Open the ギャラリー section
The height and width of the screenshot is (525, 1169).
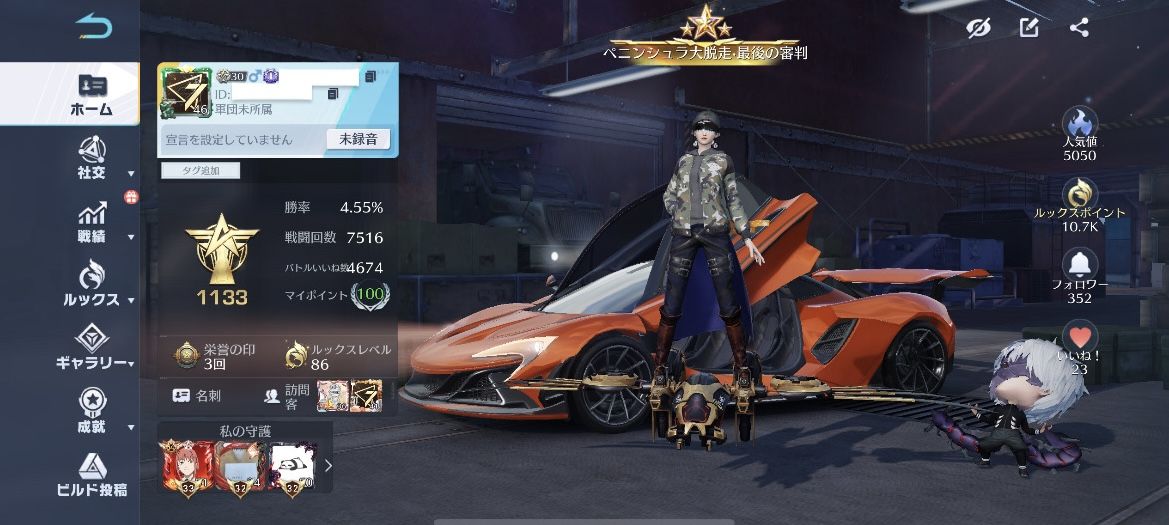pyautogui.click(x=92, y=348)
